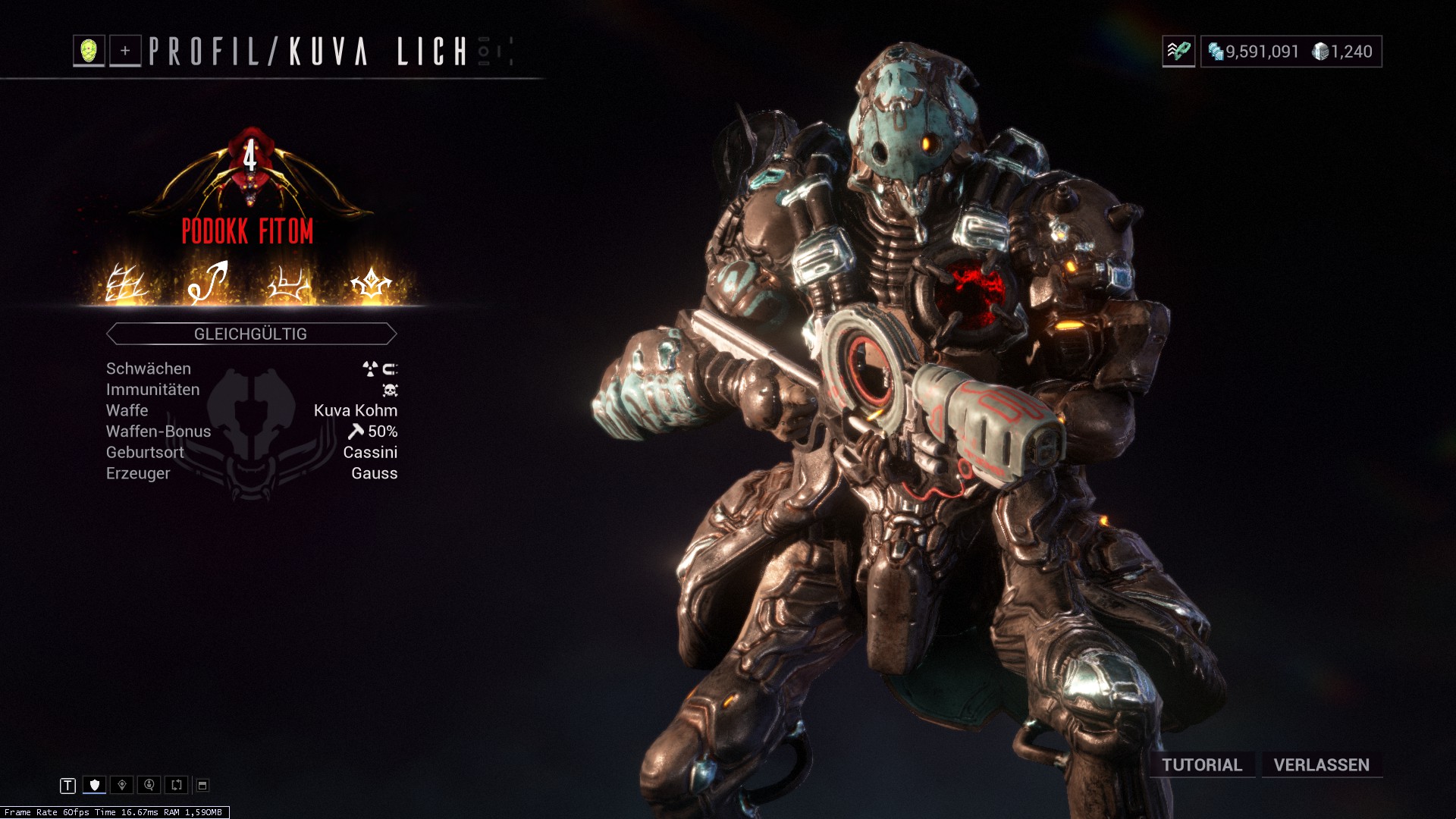The height and width of the screenshot is (819, 1456).
Task: Select the third flaming Requiem symbol
Action: 289,284
